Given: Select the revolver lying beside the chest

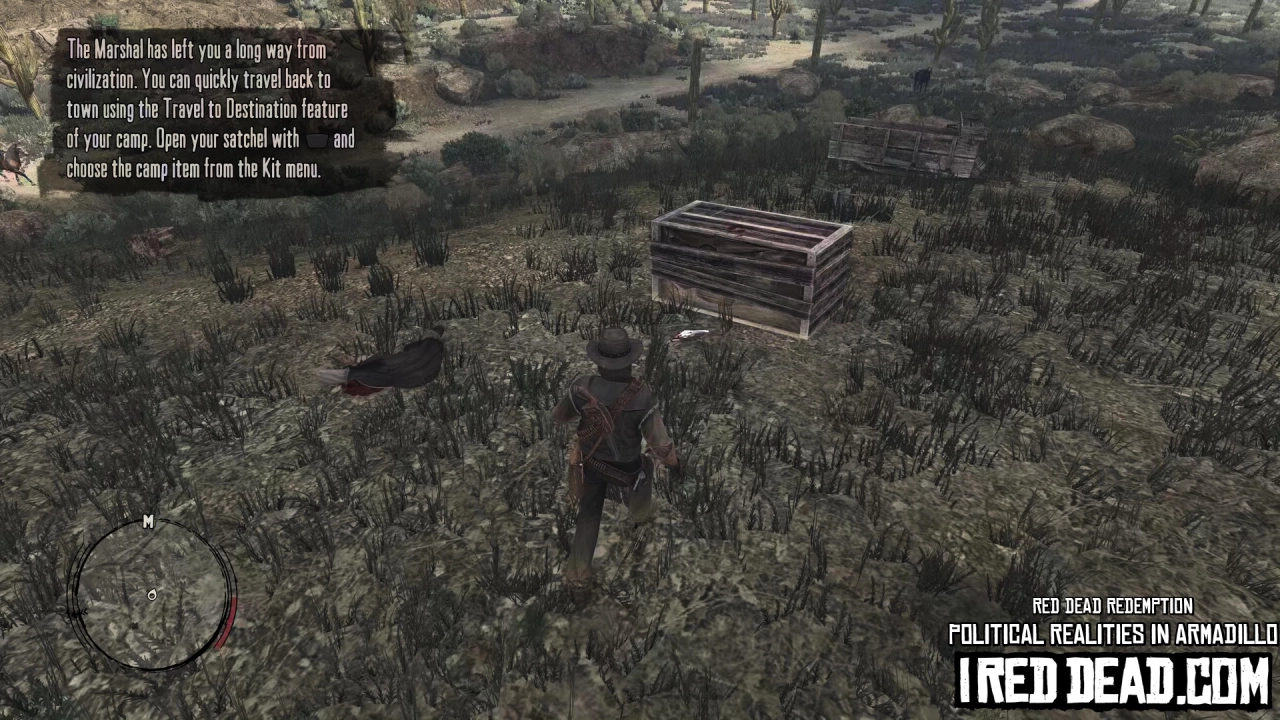Looking at the screenshot, I should click(x=692, y=332).
